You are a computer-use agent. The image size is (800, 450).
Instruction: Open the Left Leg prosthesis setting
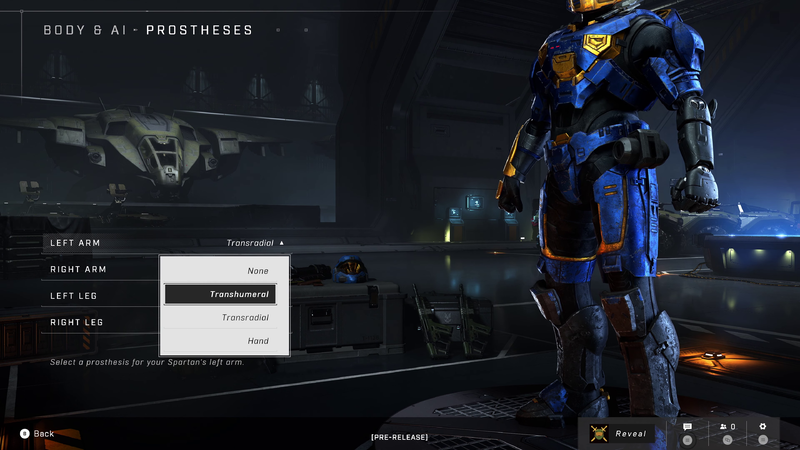[74, 296]
